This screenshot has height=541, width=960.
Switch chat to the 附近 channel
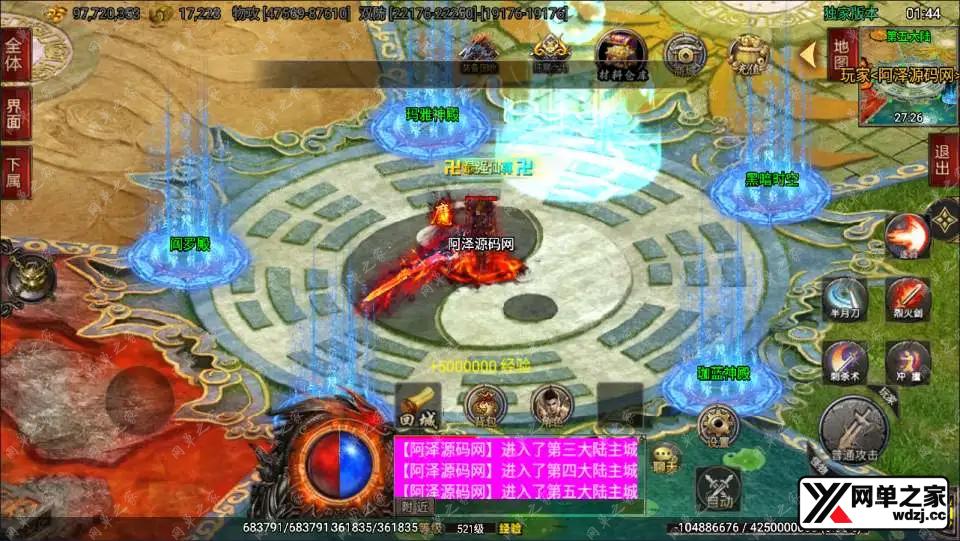click(409, 507)
